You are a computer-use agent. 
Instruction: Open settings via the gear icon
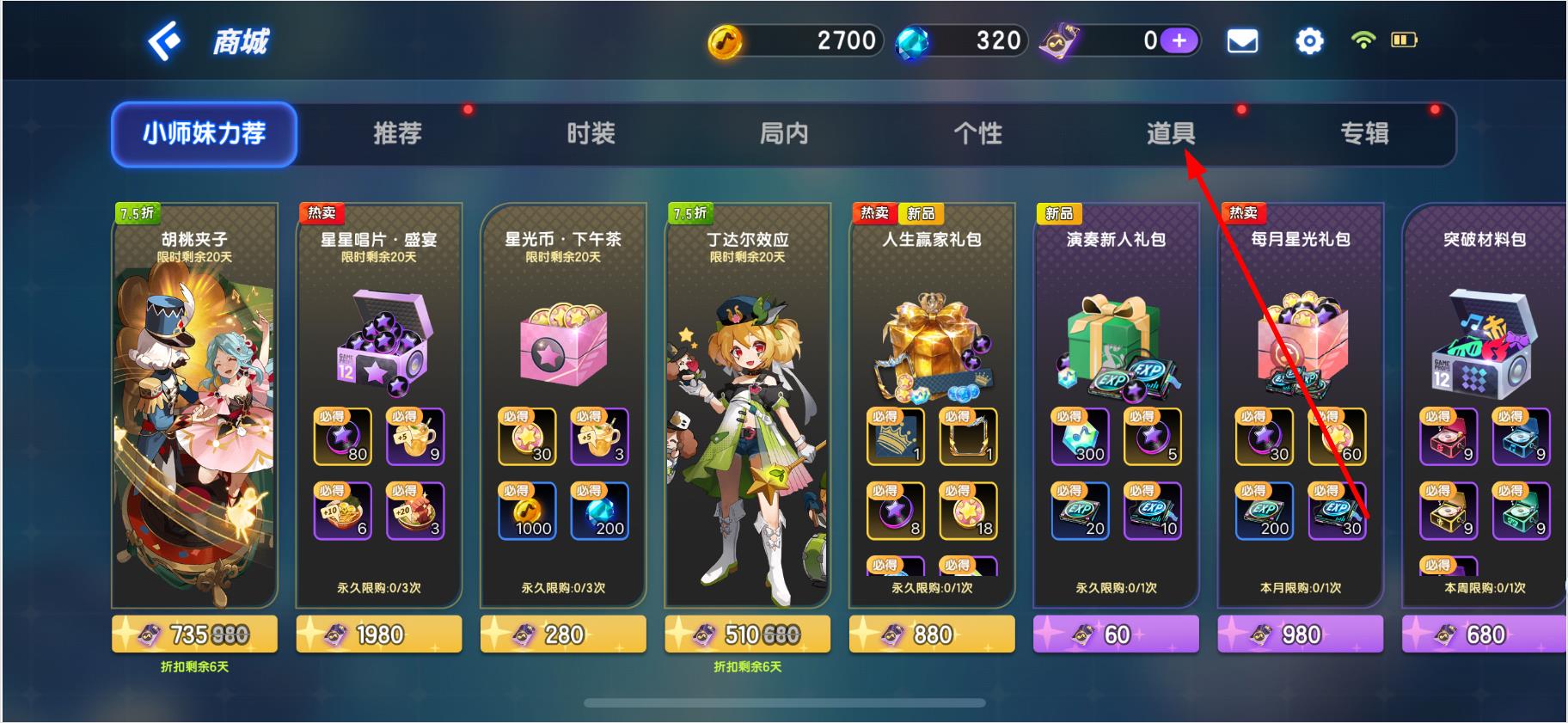[x=1308, y=40]
